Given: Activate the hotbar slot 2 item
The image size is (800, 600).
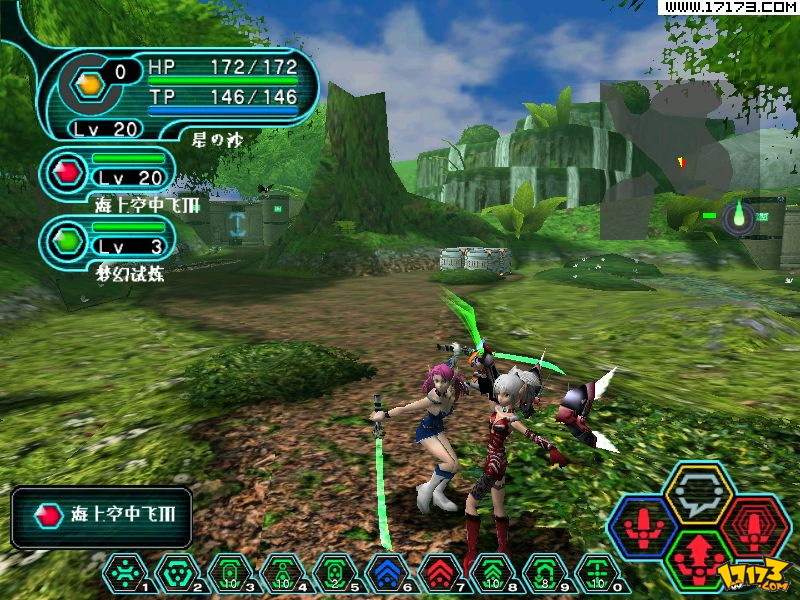Looking at the screenshot, I should (176, 574).
